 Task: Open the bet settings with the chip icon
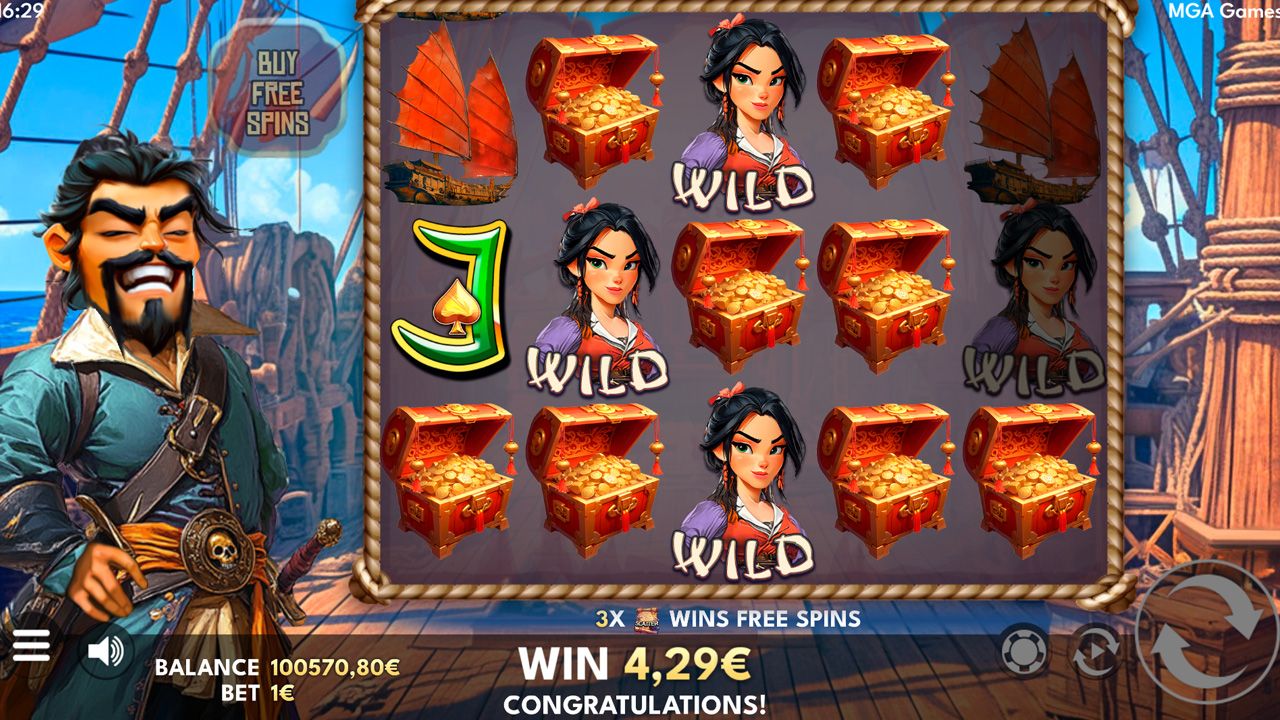pos(1022,648)
